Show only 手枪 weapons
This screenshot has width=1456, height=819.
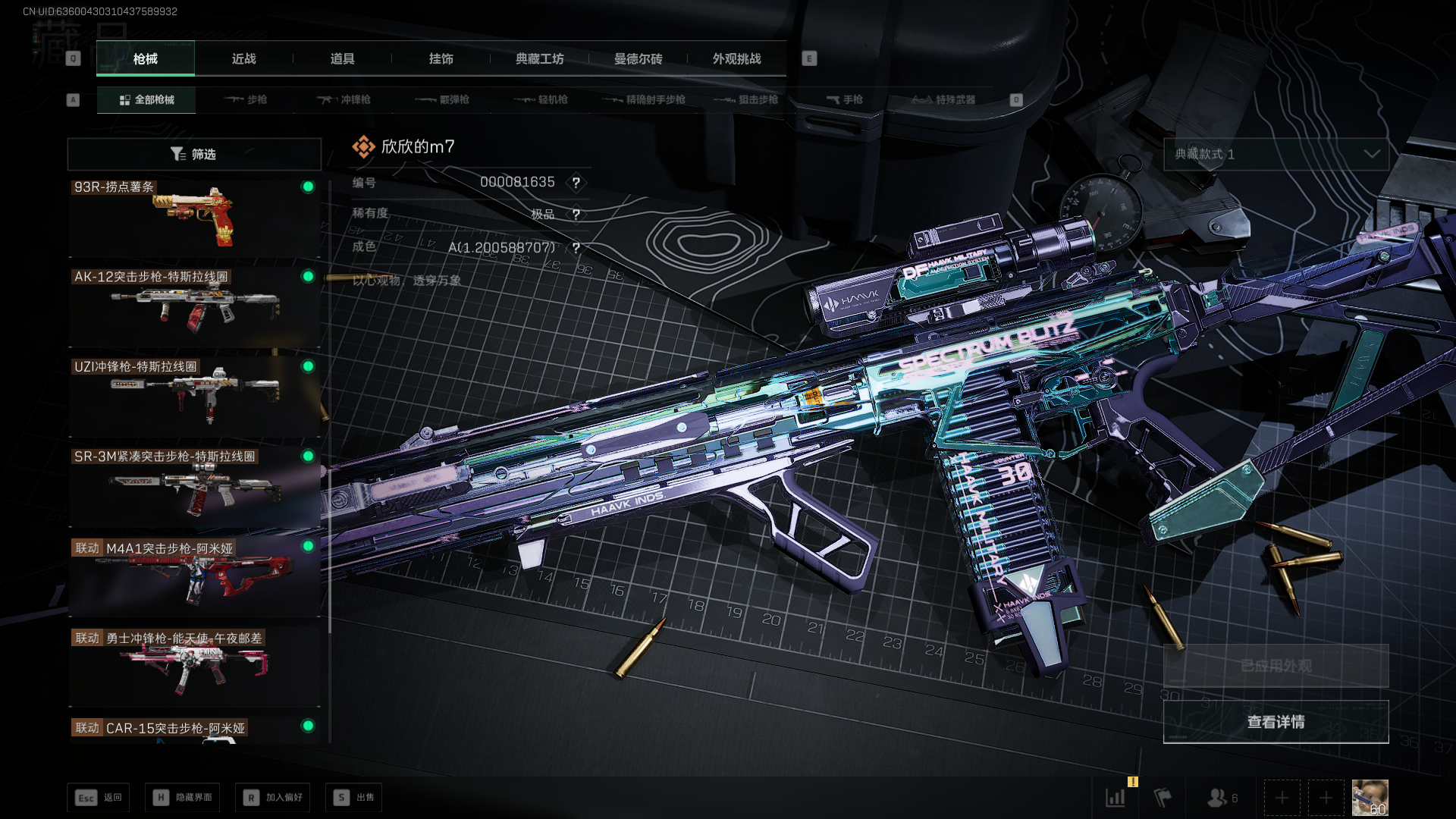pyautogui.click(x=844, y=100)
